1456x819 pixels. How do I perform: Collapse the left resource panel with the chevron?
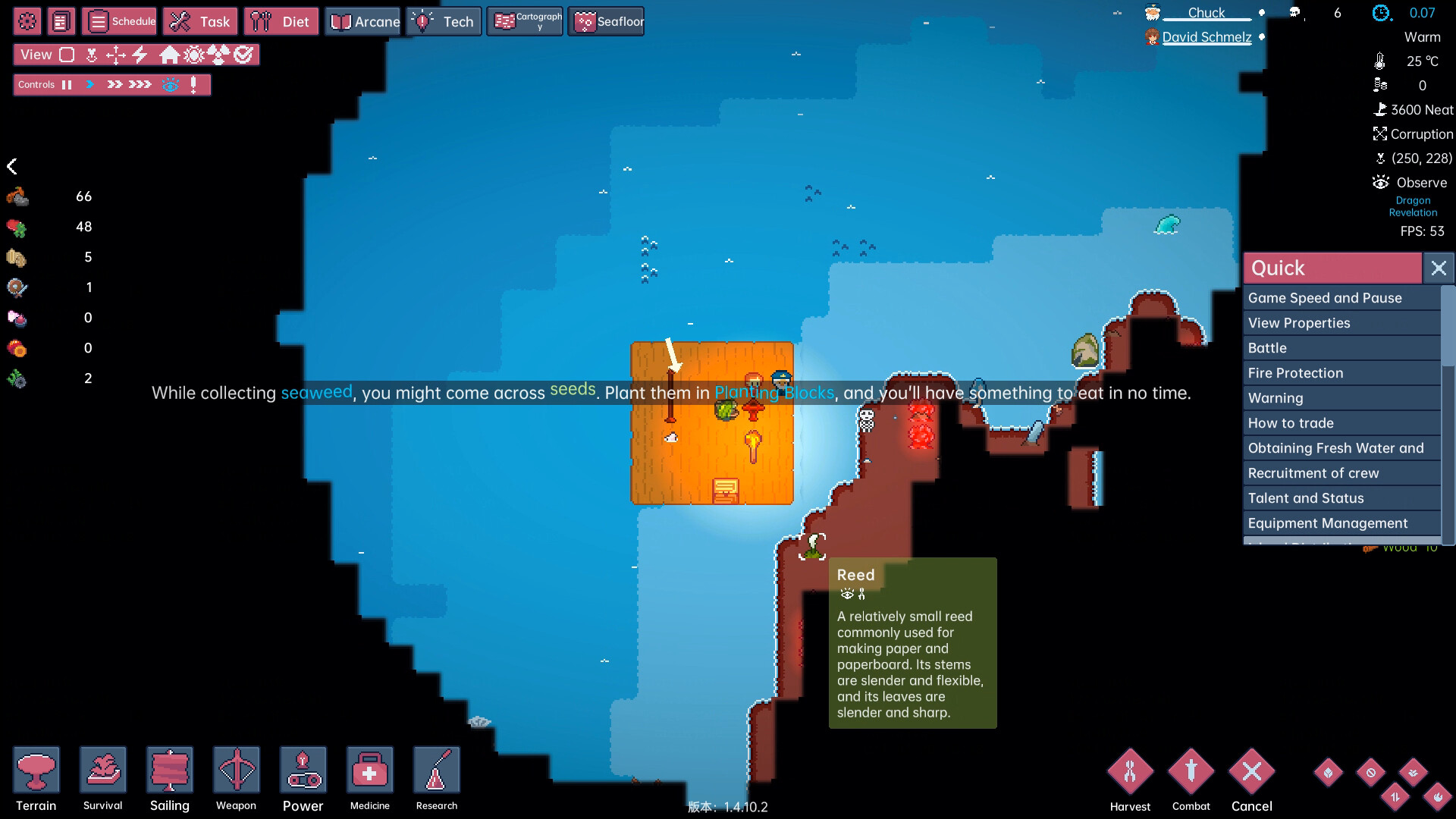coord(14,166)
